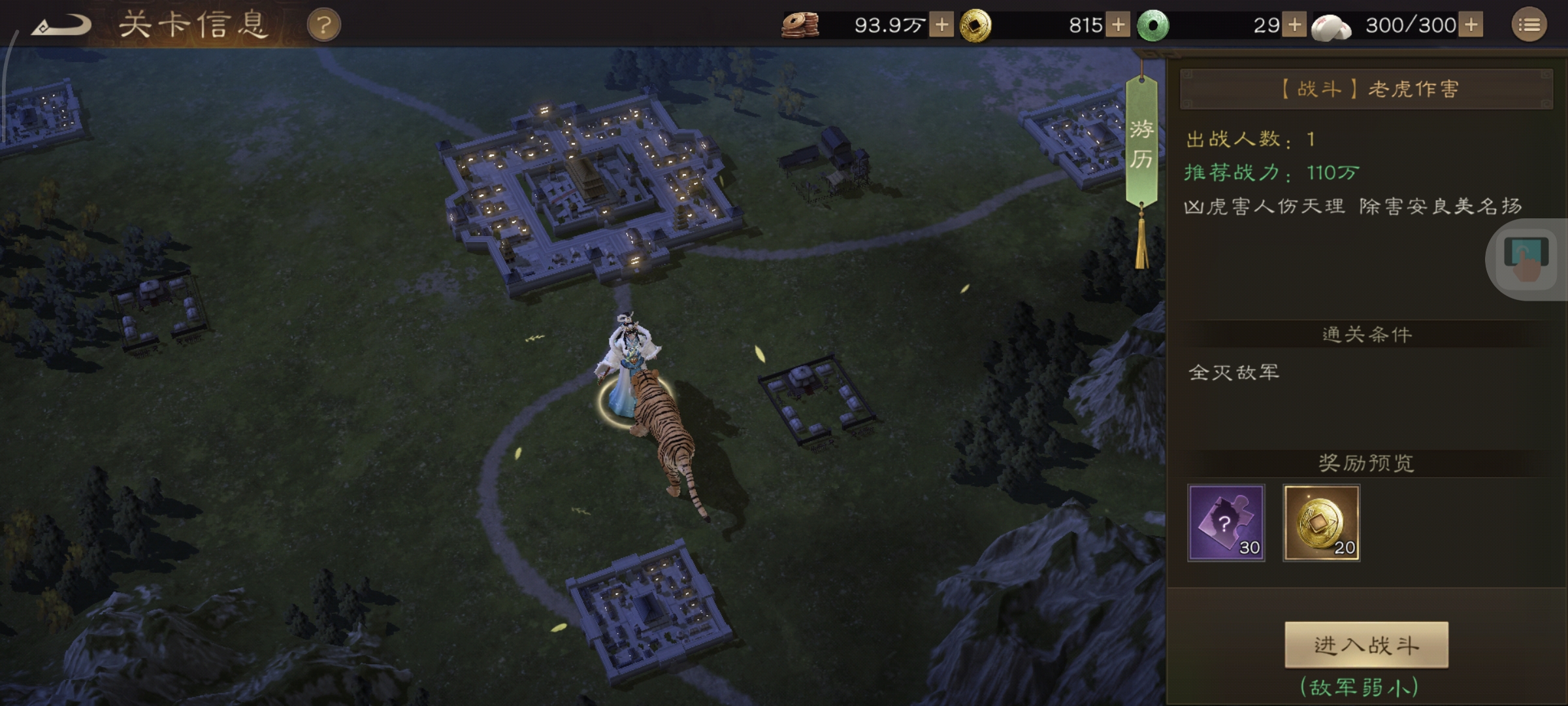
Task: Refill stamina buns with the plus button
Action: click(x=1471, y=25)
